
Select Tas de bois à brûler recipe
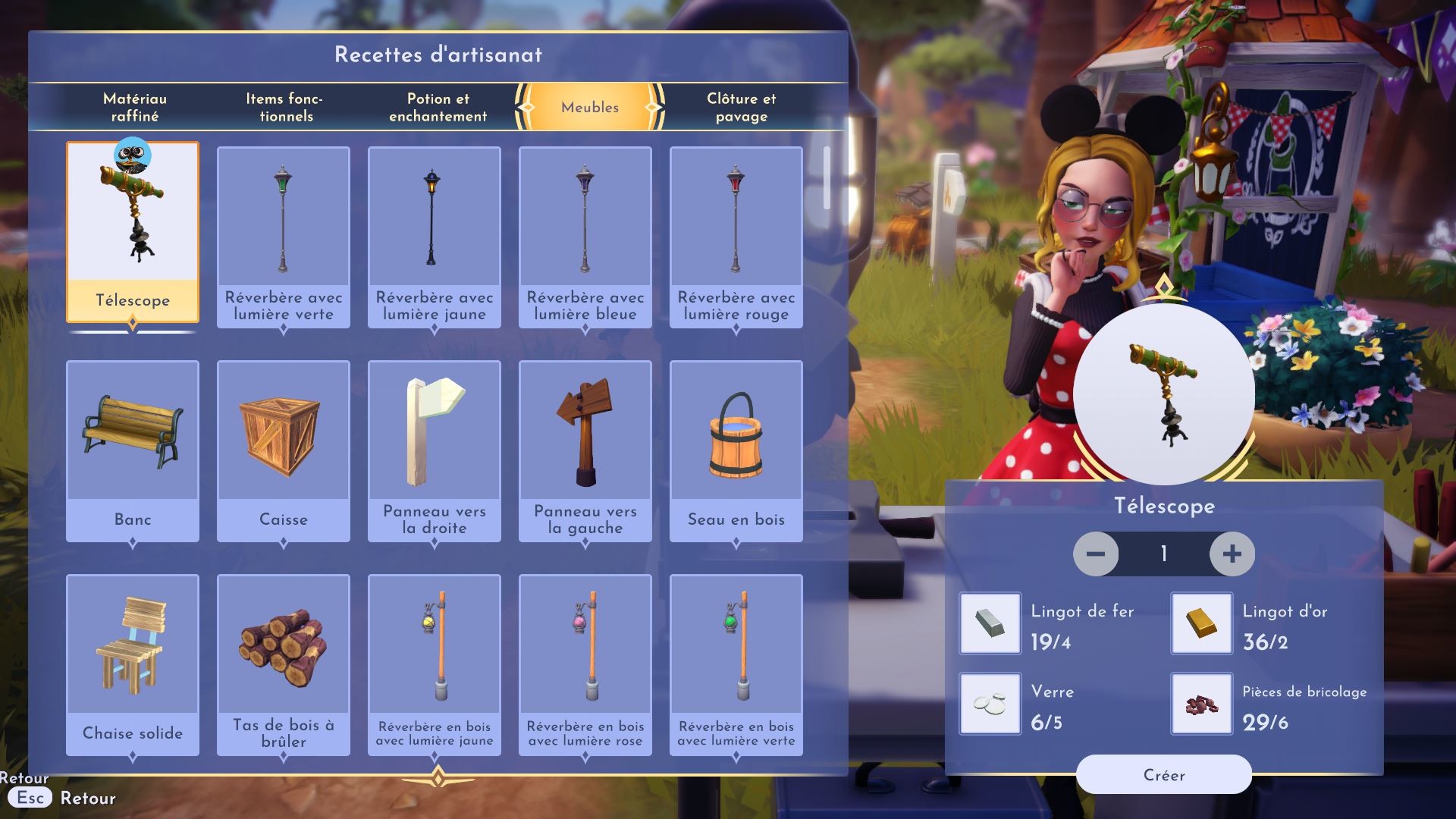point(284,664)
